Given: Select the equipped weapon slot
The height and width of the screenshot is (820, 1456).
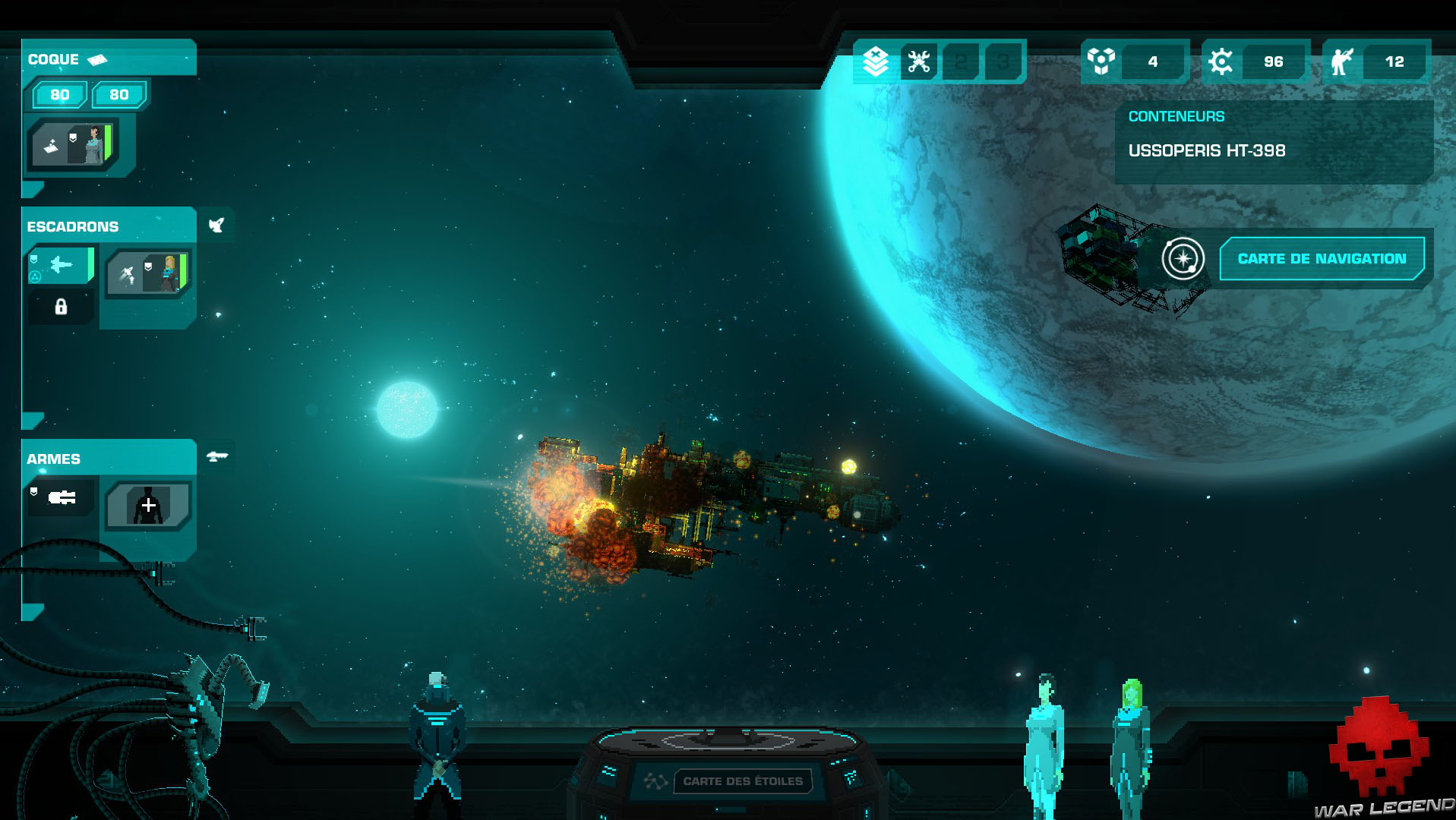Looking at the screenshot, I should click(62, 498).
